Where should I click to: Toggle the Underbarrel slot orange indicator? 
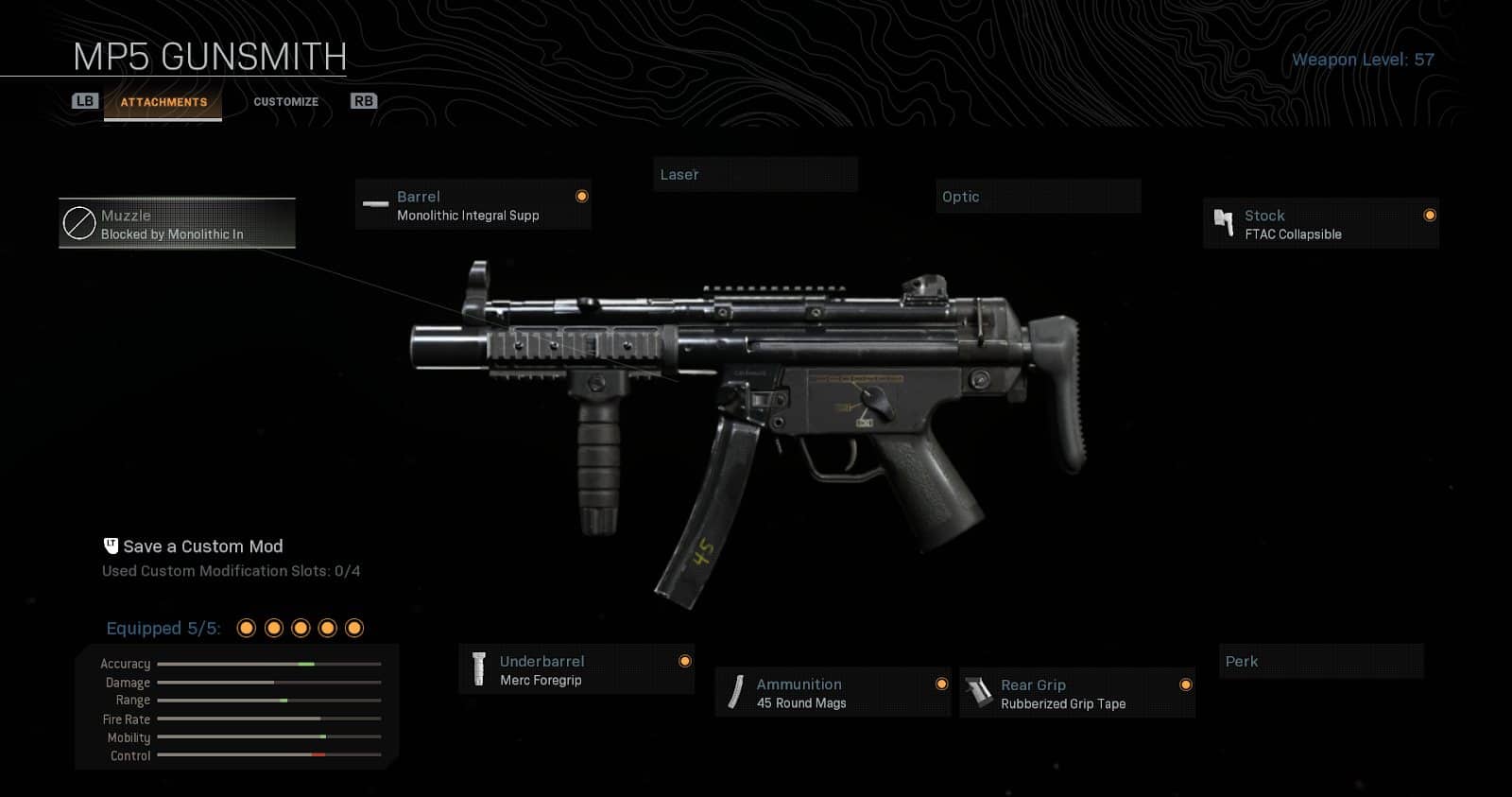pyautogui.click(x=685, y=661)
